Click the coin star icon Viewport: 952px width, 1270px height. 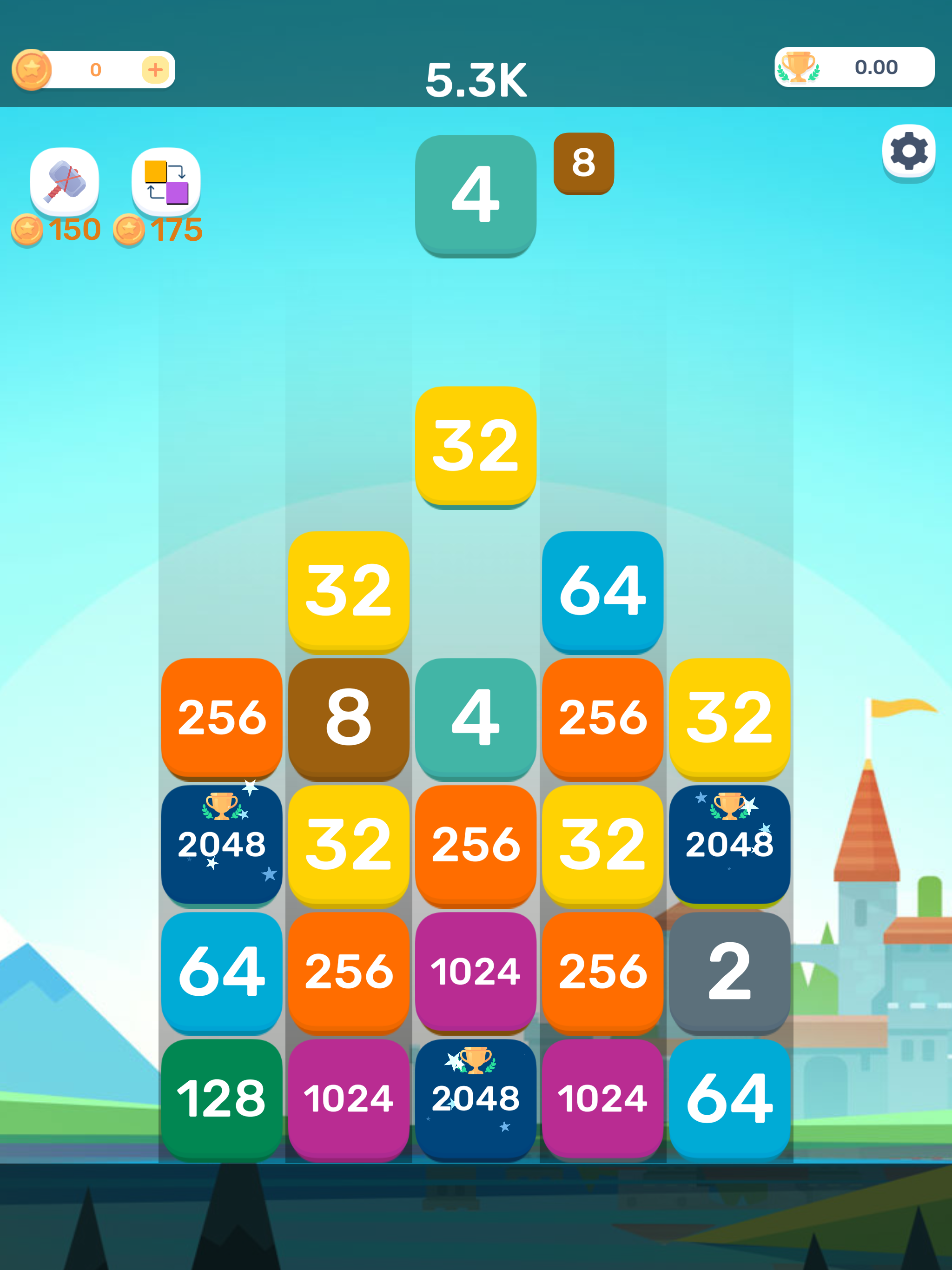click(33, 69)
